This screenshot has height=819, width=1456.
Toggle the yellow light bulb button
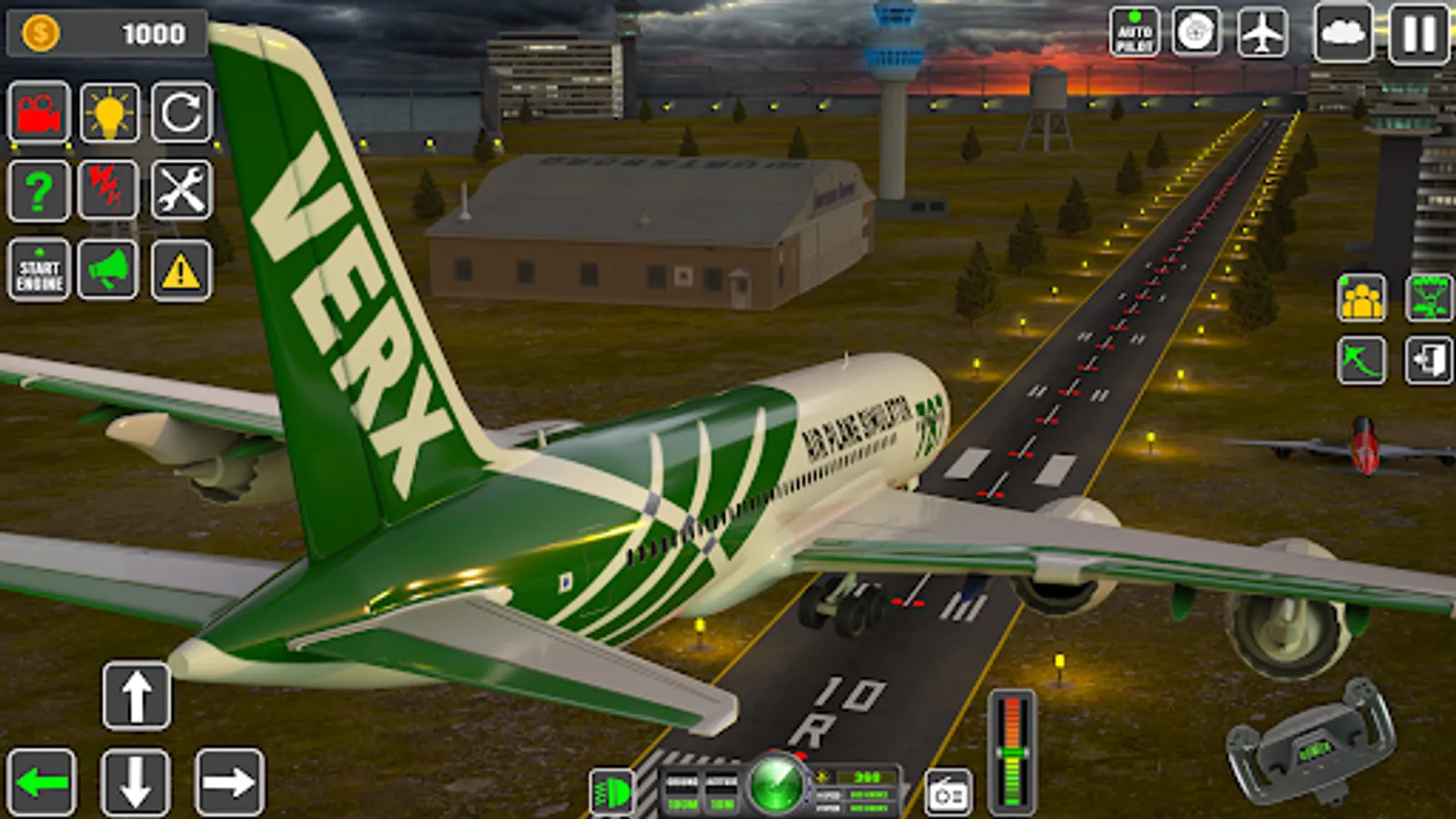[x=110, y=113]
